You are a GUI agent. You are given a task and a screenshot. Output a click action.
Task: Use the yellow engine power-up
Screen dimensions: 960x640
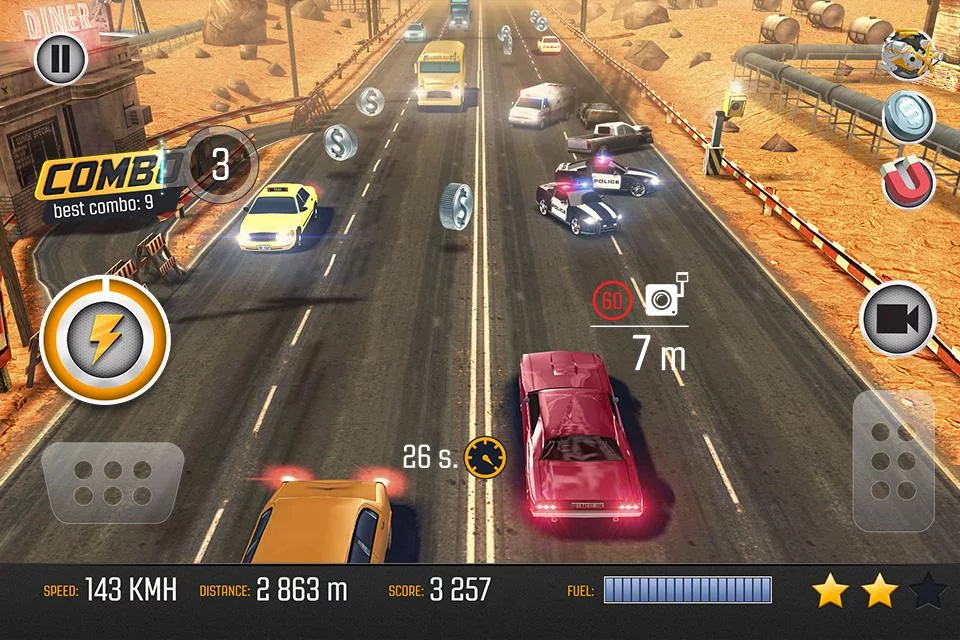coord(908,54)
